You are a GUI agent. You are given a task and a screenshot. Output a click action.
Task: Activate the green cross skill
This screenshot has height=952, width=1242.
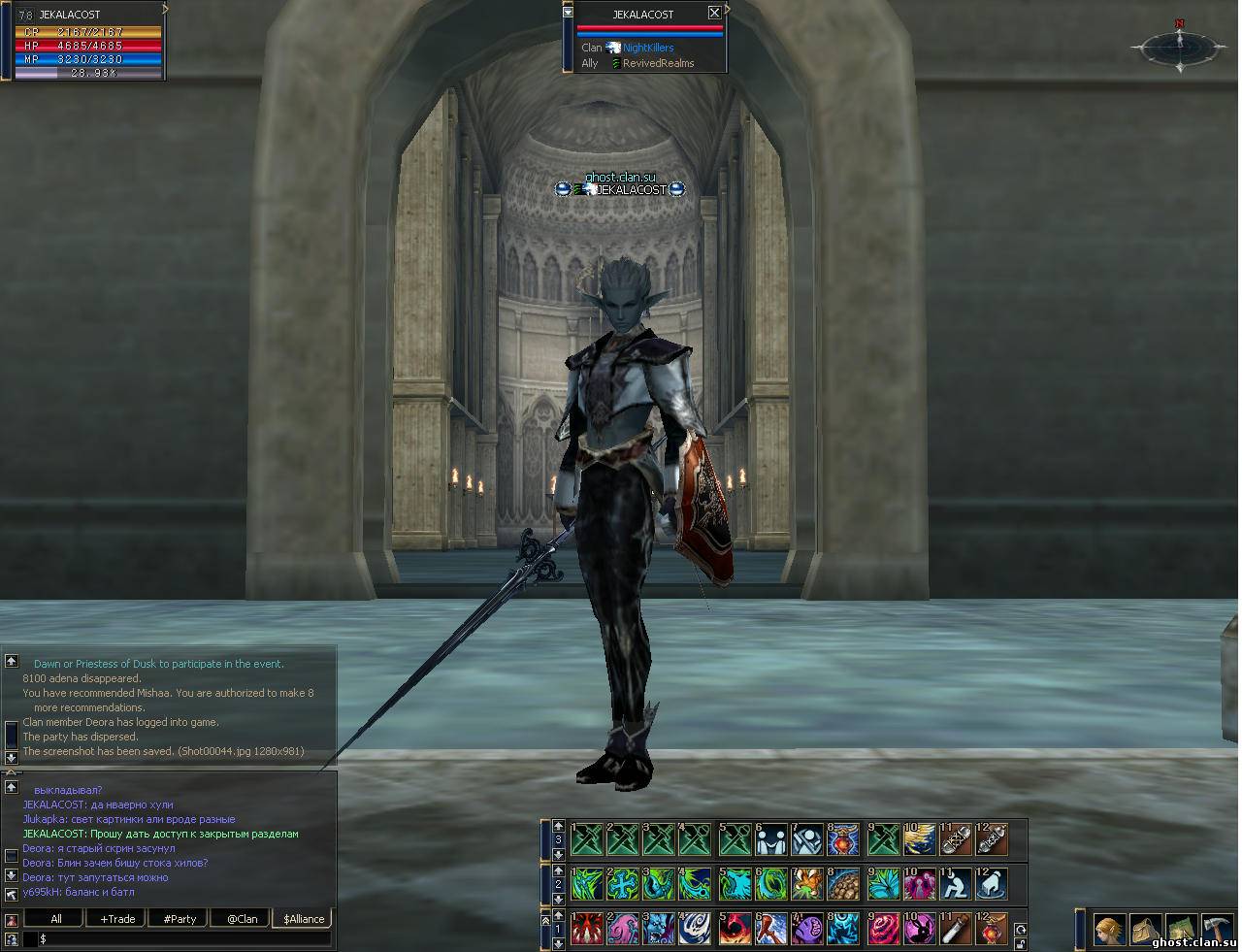coord(622,884)
